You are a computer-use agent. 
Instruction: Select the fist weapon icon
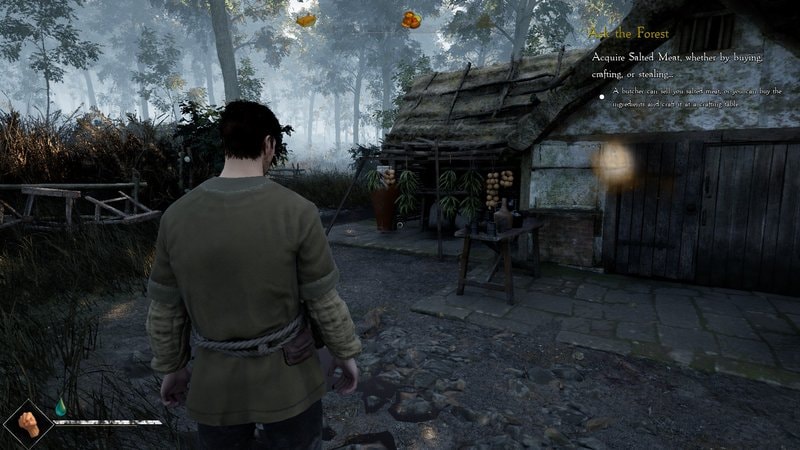click(27, 420)
